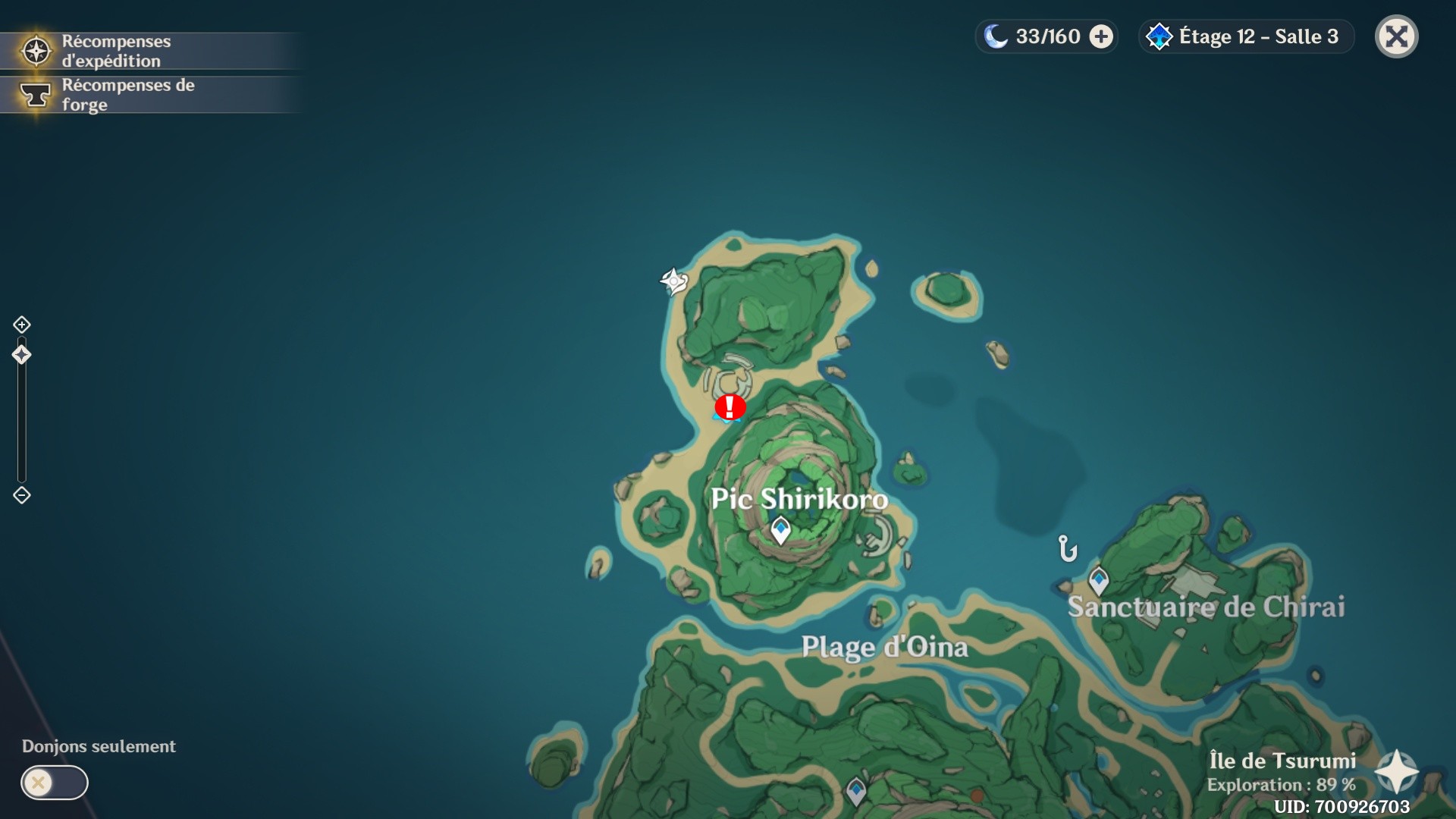Zoom in the map with plus button
Viewport: 1456px width, 819px height.
21,325
